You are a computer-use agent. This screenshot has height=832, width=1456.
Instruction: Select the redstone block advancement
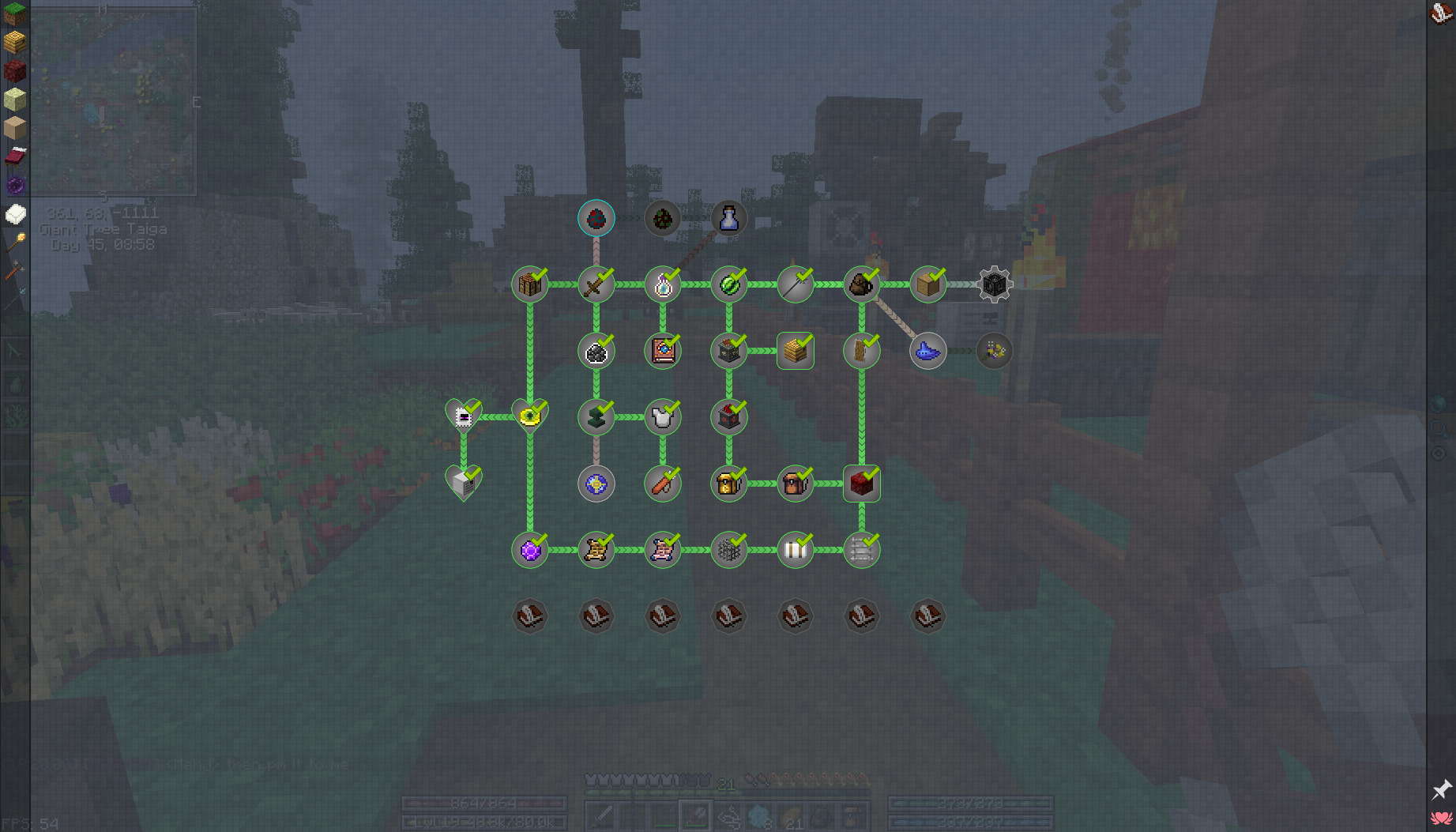pos(861,484)
